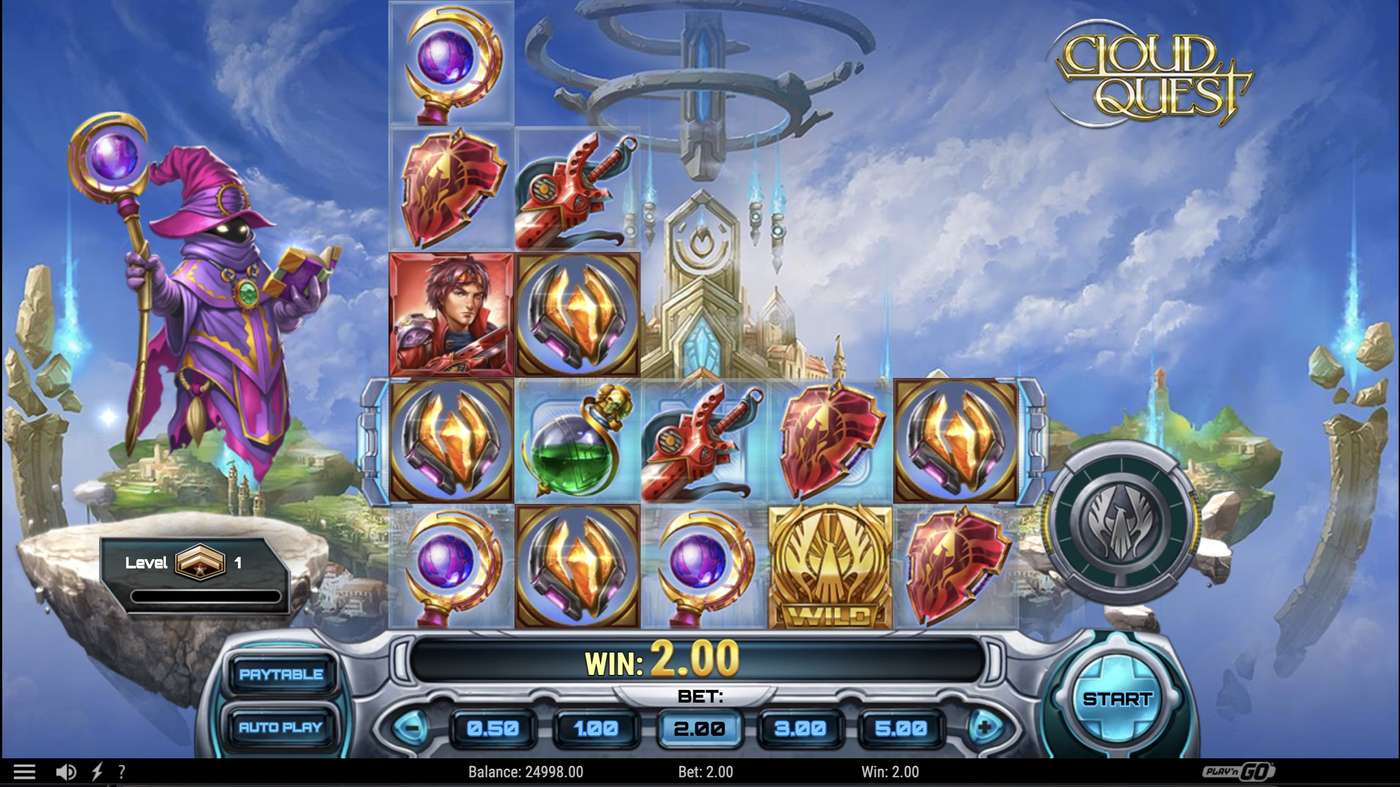
Task: Click the phoenix coin collection meter
Action: point(1124,520)
